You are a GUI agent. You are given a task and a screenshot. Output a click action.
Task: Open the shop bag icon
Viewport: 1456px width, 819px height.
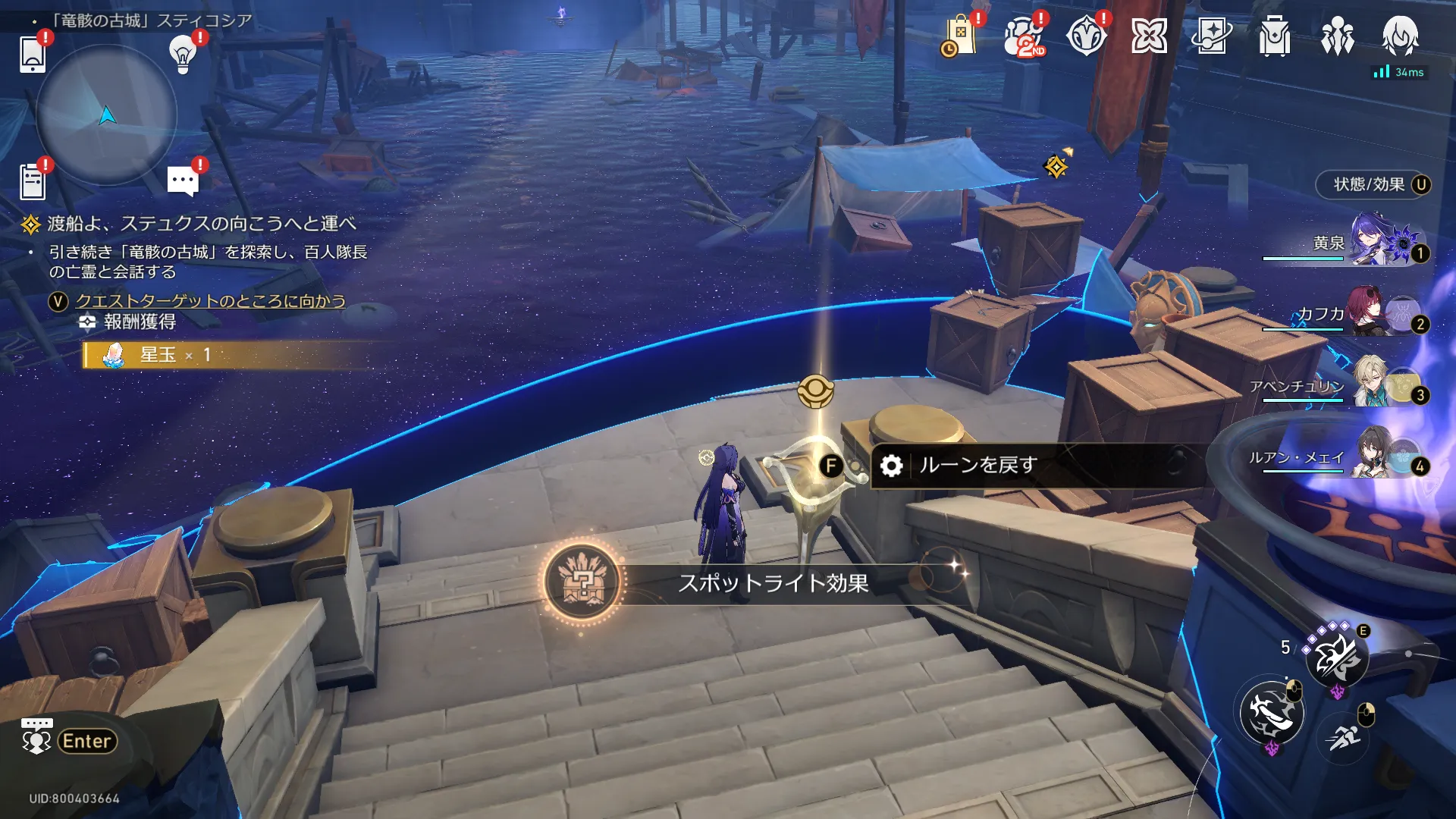coord(960,36)
